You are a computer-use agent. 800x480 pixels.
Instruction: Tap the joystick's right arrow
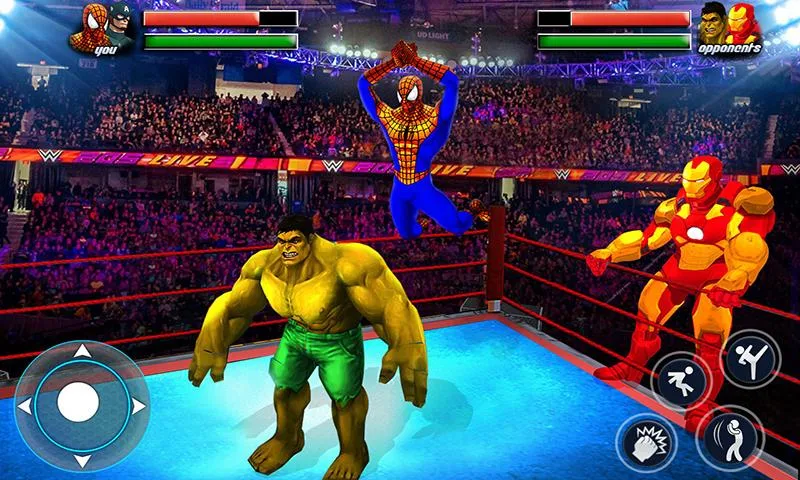click(137, 405)
